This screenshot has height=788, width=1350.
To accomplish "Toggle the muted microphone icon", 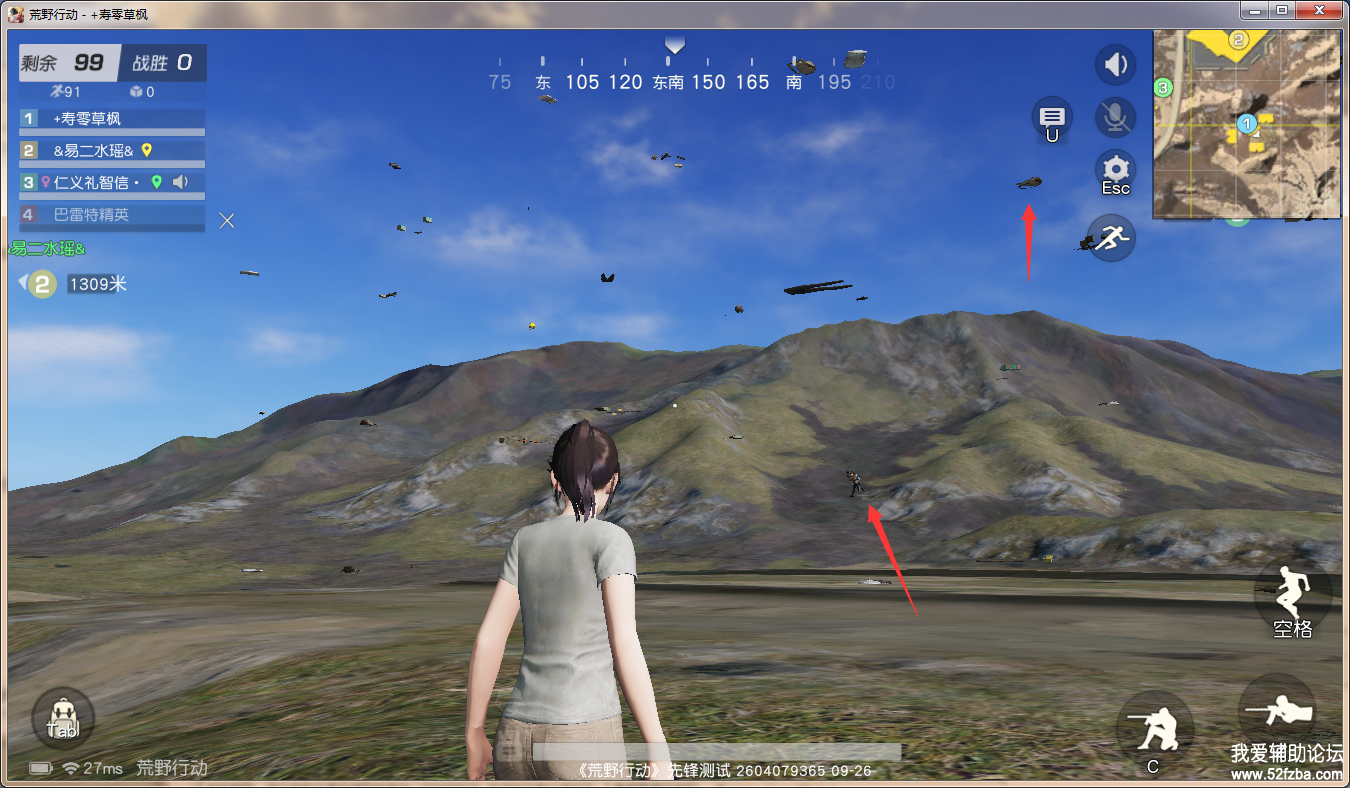I will (x=1115, y=118).
